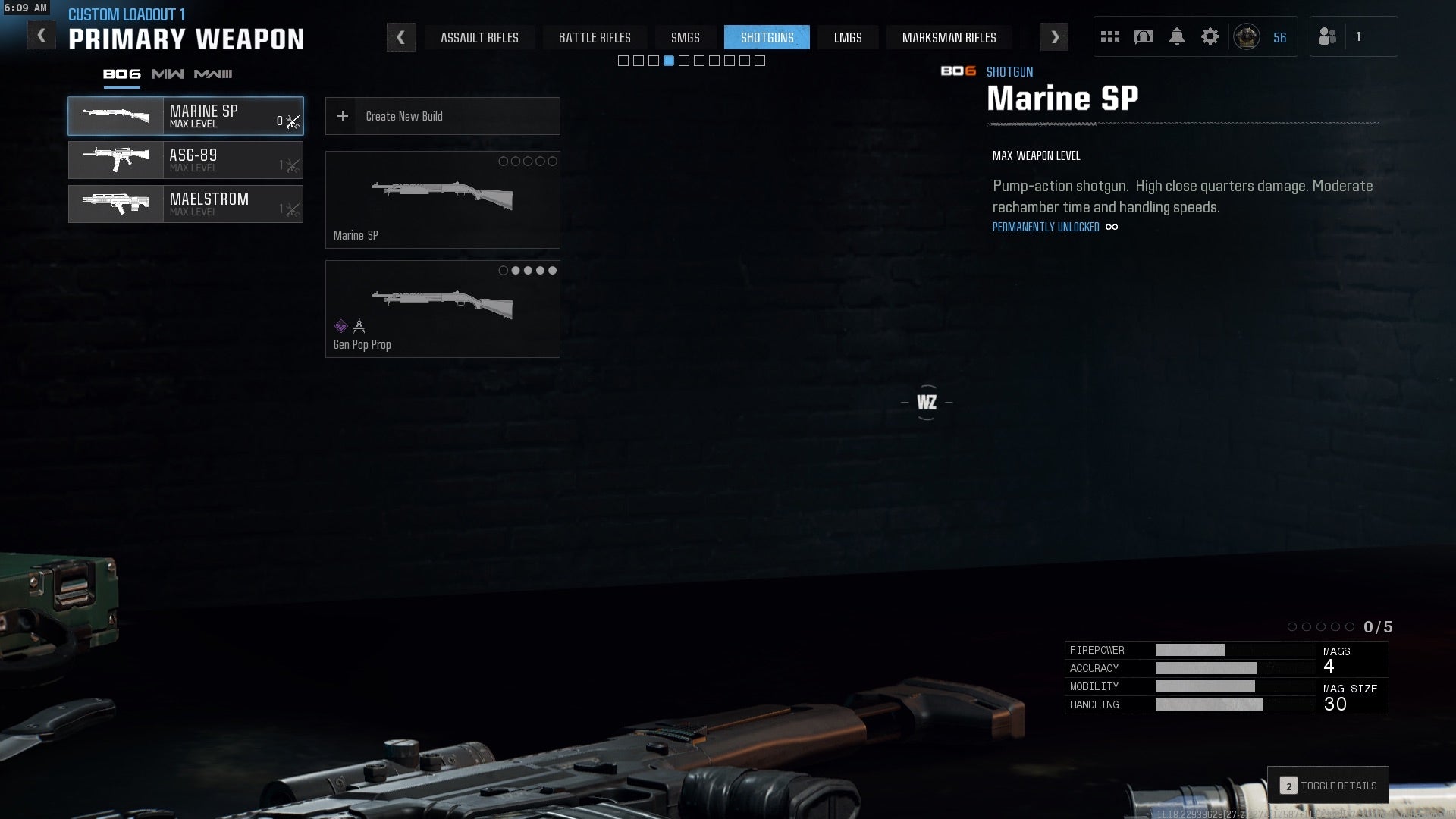Select the Marine SP shotgun
The height and width of the screenshot is (819, 1456).
click(x=186, y=116)
